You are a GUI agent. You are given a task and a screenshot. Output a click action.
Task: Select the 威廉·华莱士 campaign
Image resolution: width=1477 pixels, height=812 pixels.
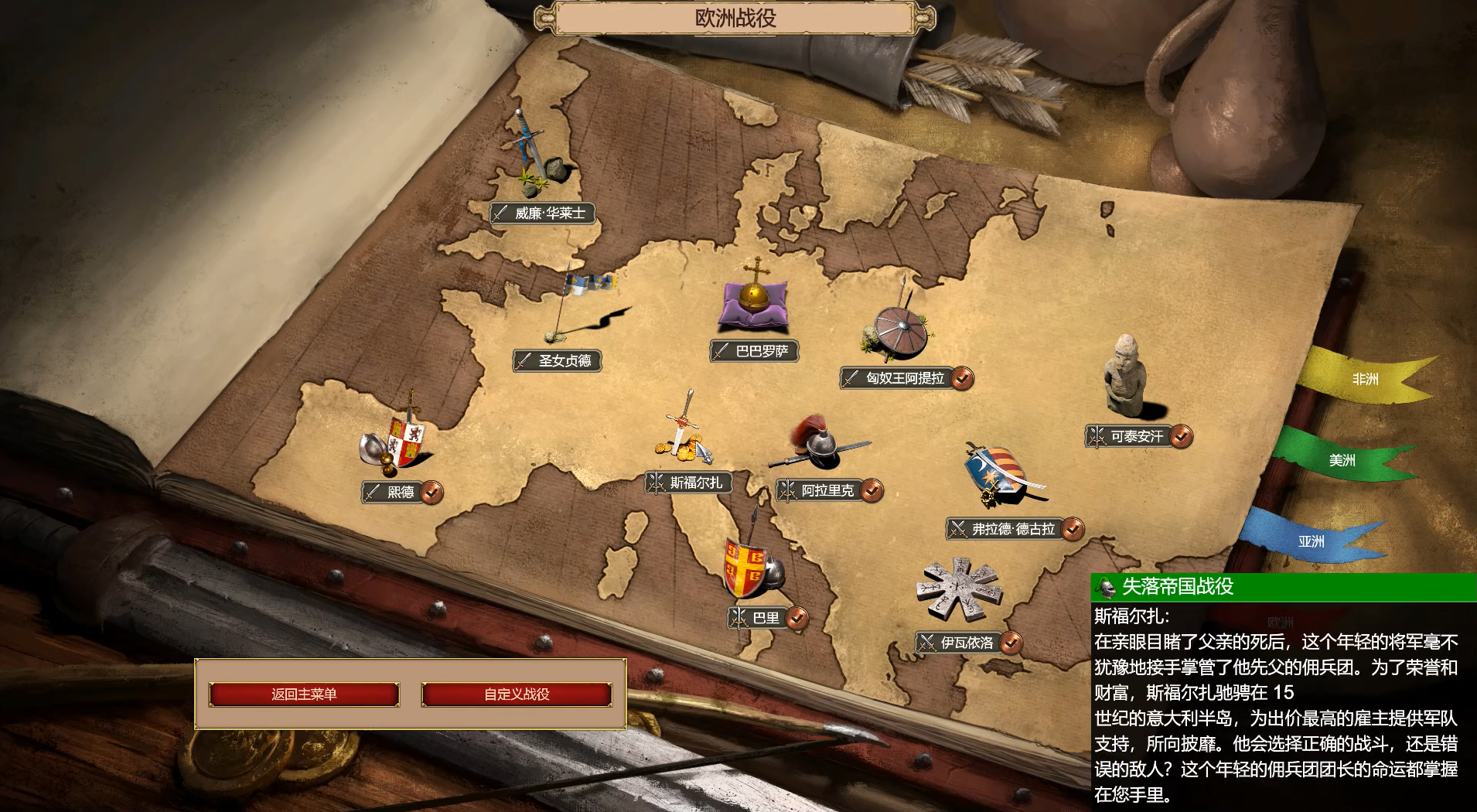(543, 213)
